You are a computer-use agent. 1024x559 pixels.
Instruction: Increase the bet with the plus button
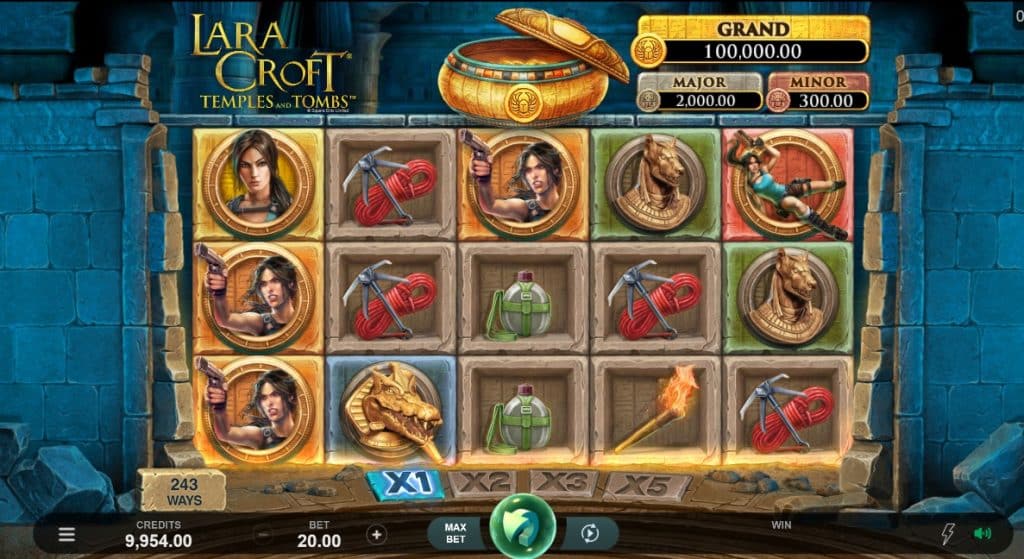pos(377,534)
